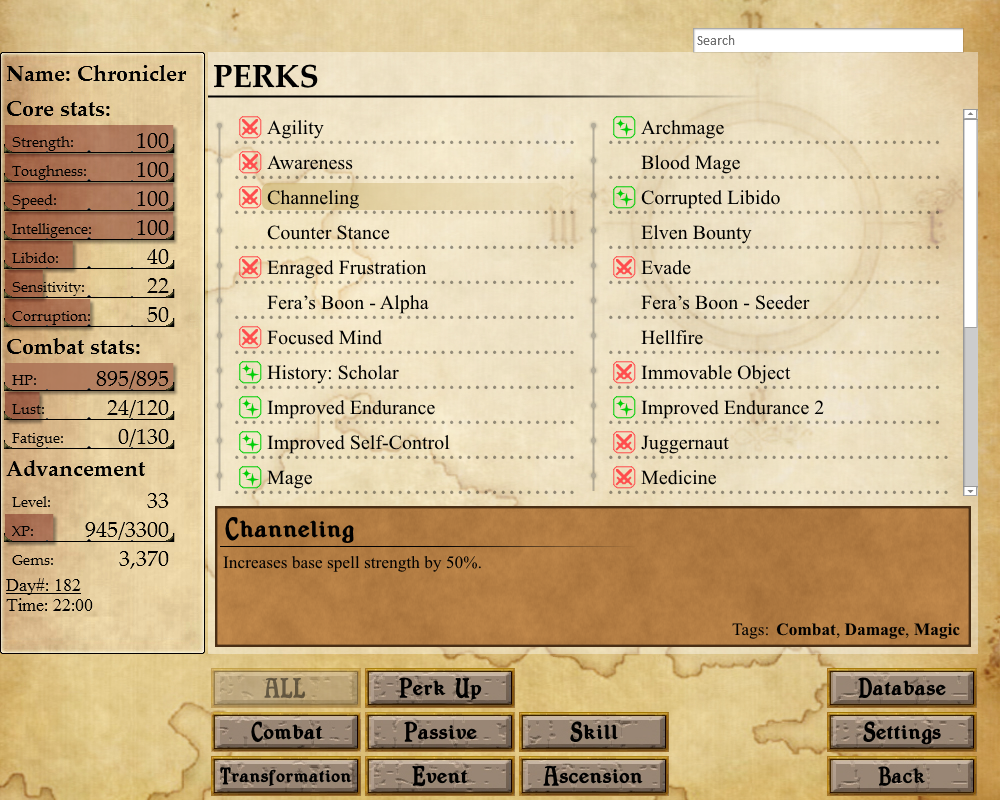Select the Juggernaut perk row

tap(684, 443)
